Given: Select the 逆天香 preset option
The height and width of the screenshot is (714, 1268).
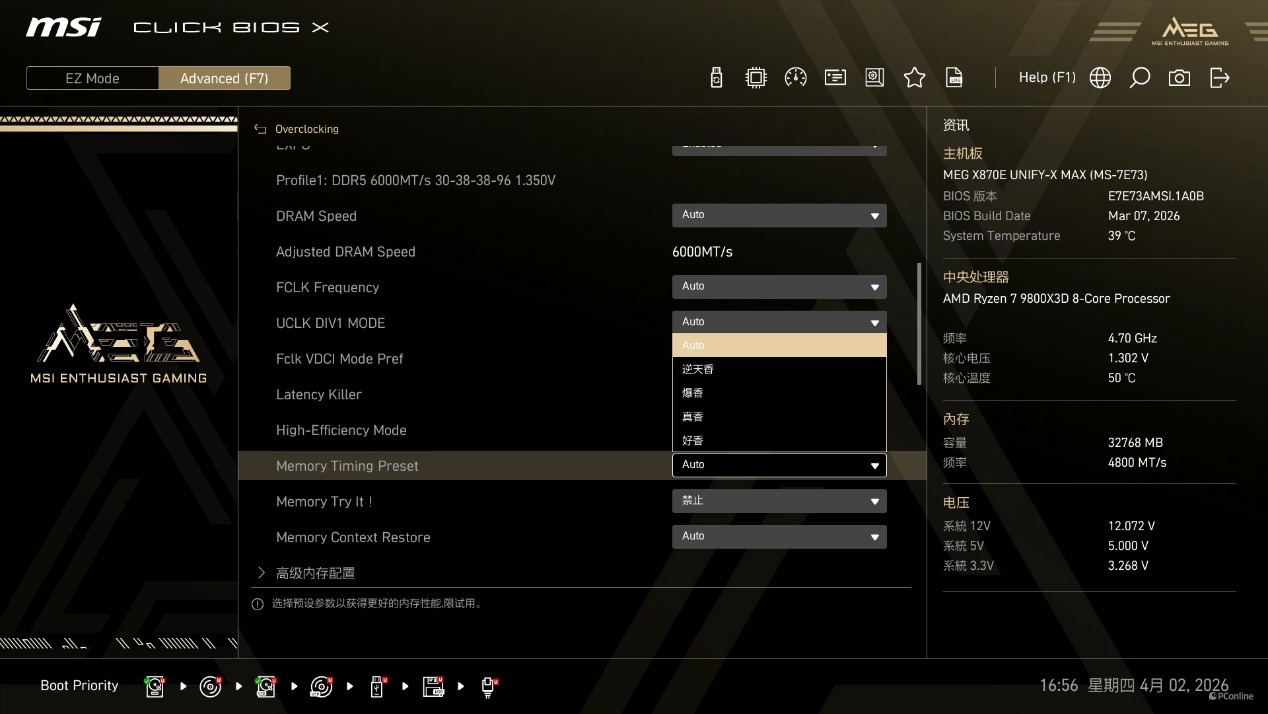Looking at the screenshot, I should (x=778, y=369).
